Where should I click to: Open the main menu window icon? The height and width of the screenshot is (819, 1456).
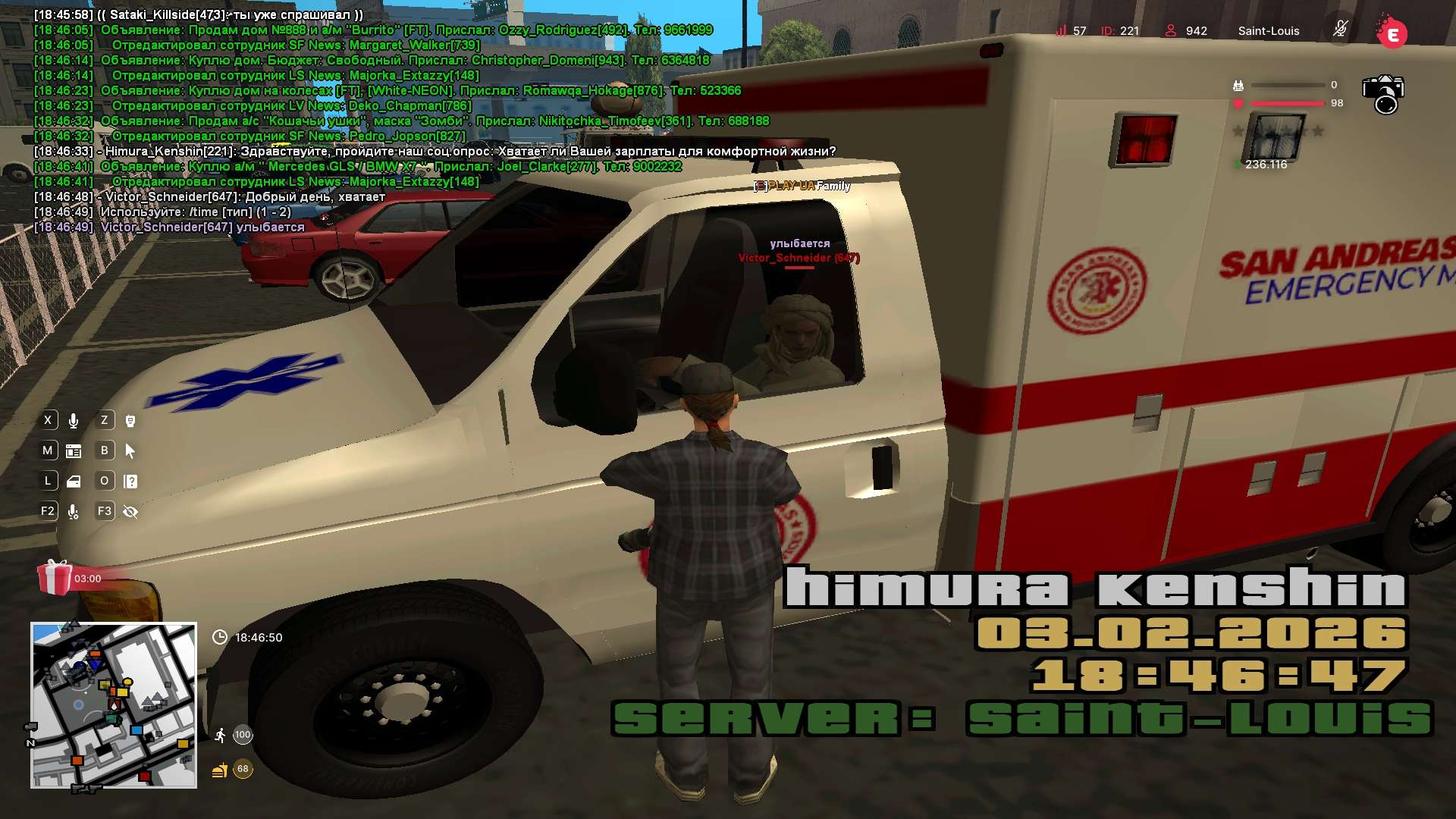[74, 451]
